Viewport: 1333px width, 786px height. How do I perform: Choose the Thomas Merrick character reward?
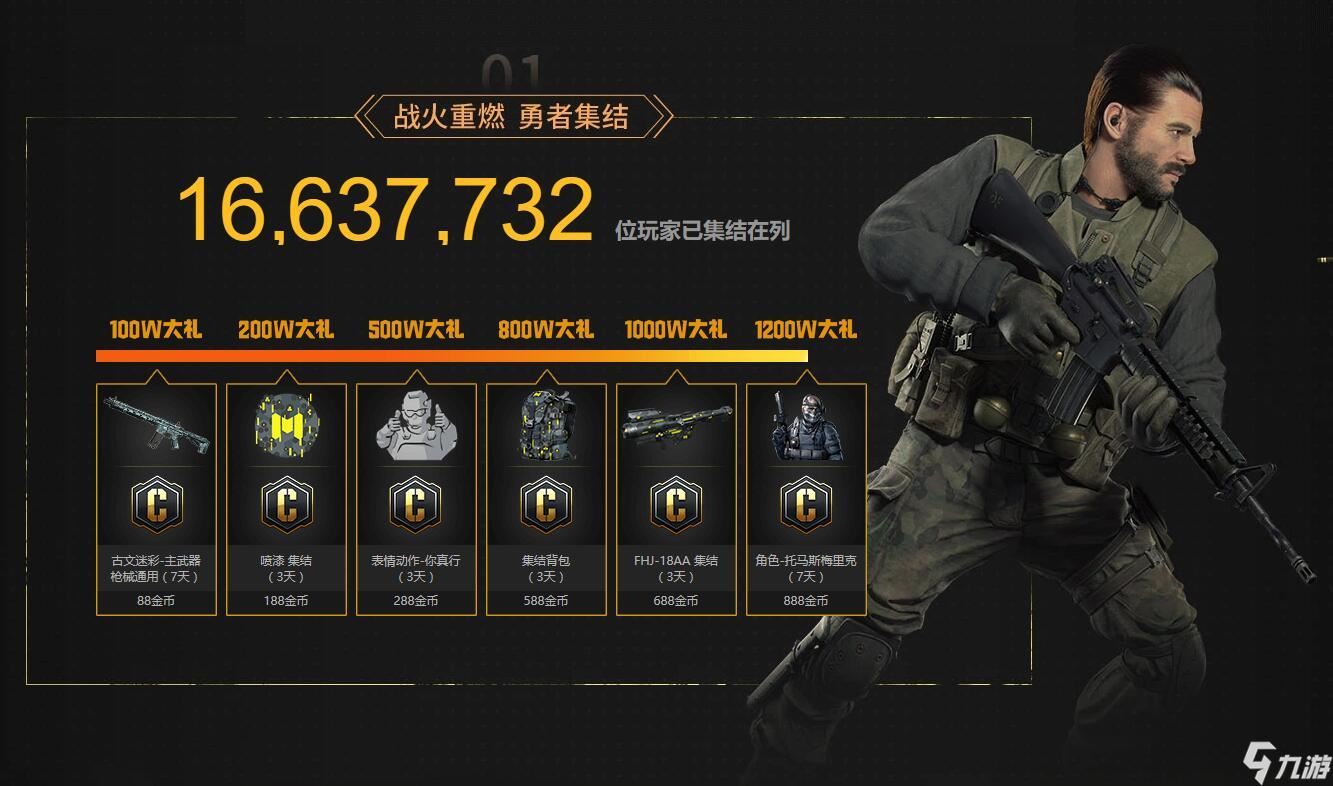pos(806,498)
